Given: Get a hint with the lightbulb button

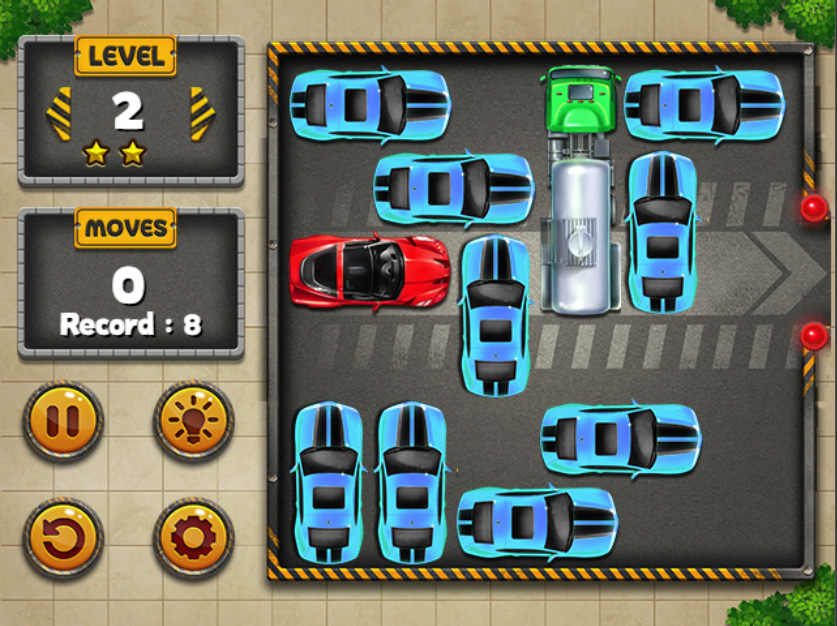Looking at the screenshot, I should pos(193,420).
